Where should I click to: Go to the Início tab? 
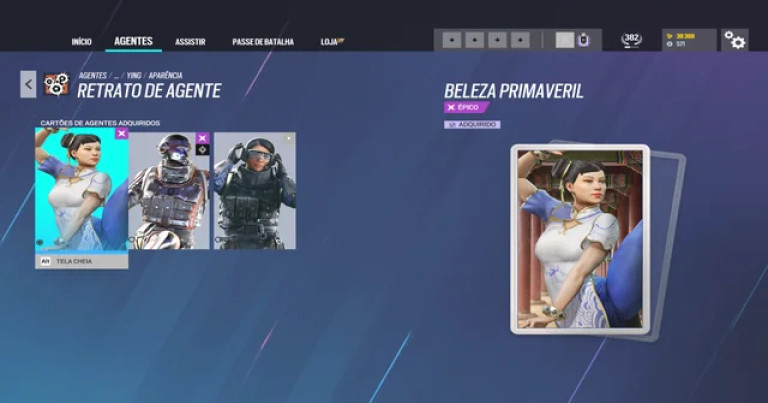[x=81, y=42]
